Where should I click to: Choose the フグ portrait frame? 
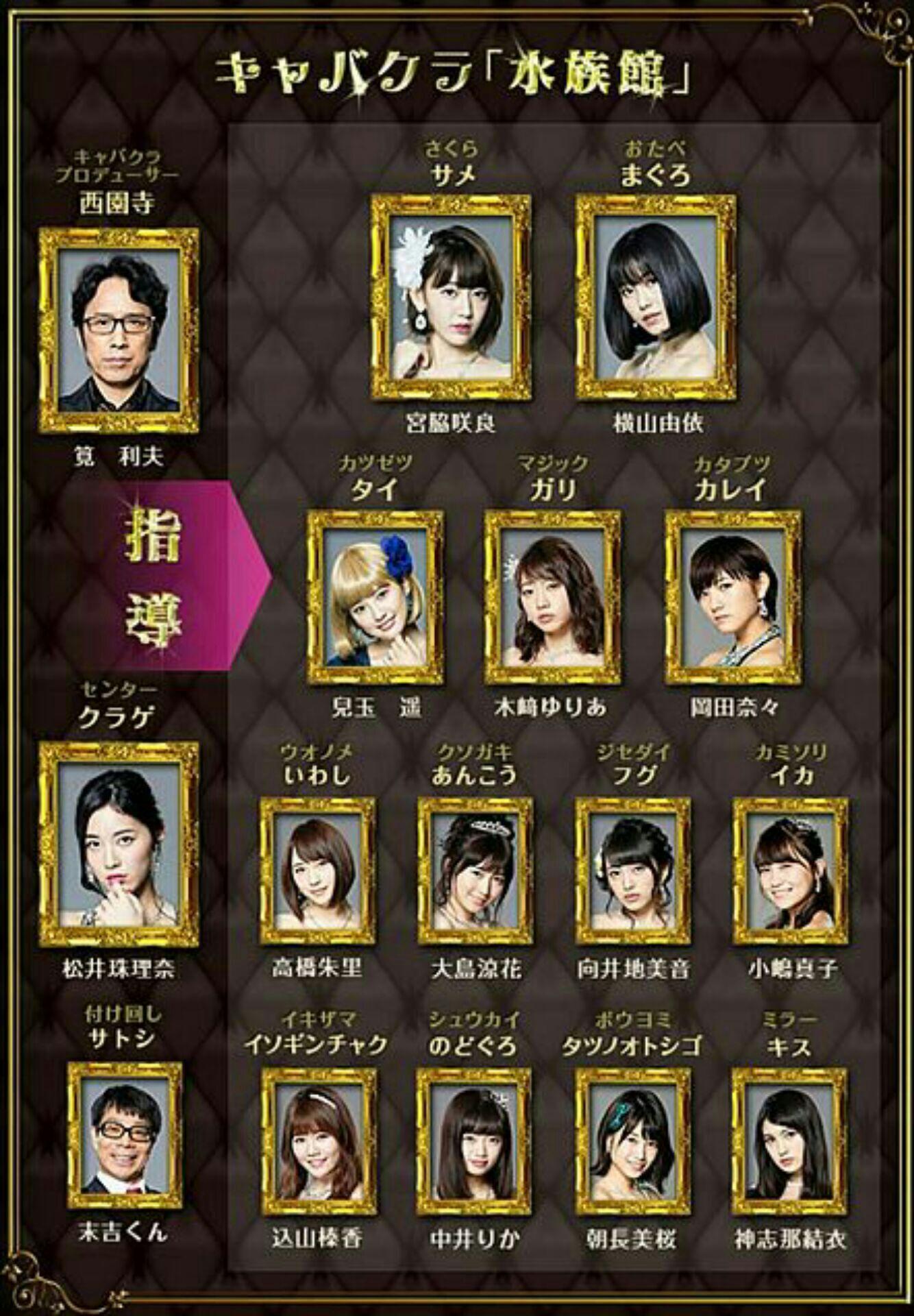pyautogui.click(x=632, y=870)
